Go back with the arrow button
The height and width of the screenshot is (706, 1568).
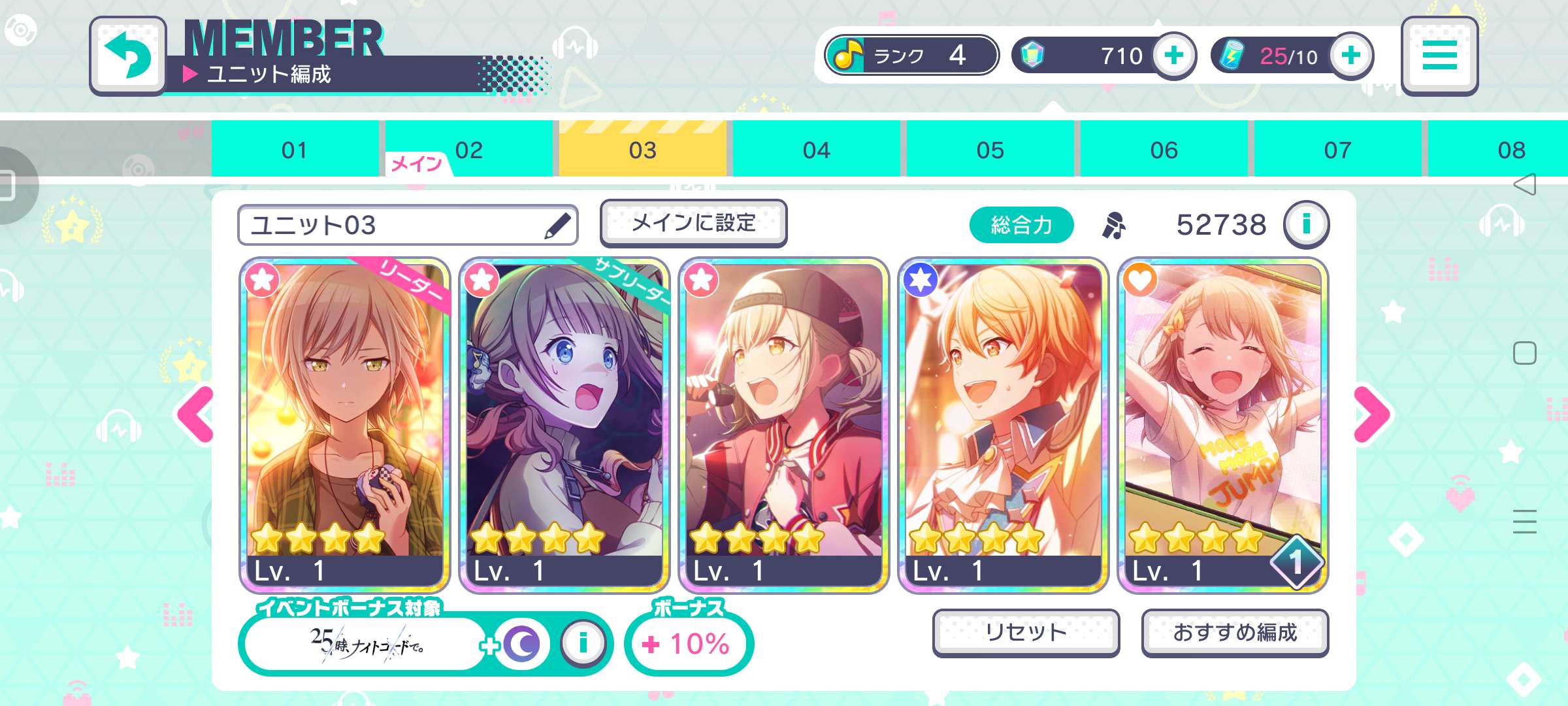pos(127,56)
